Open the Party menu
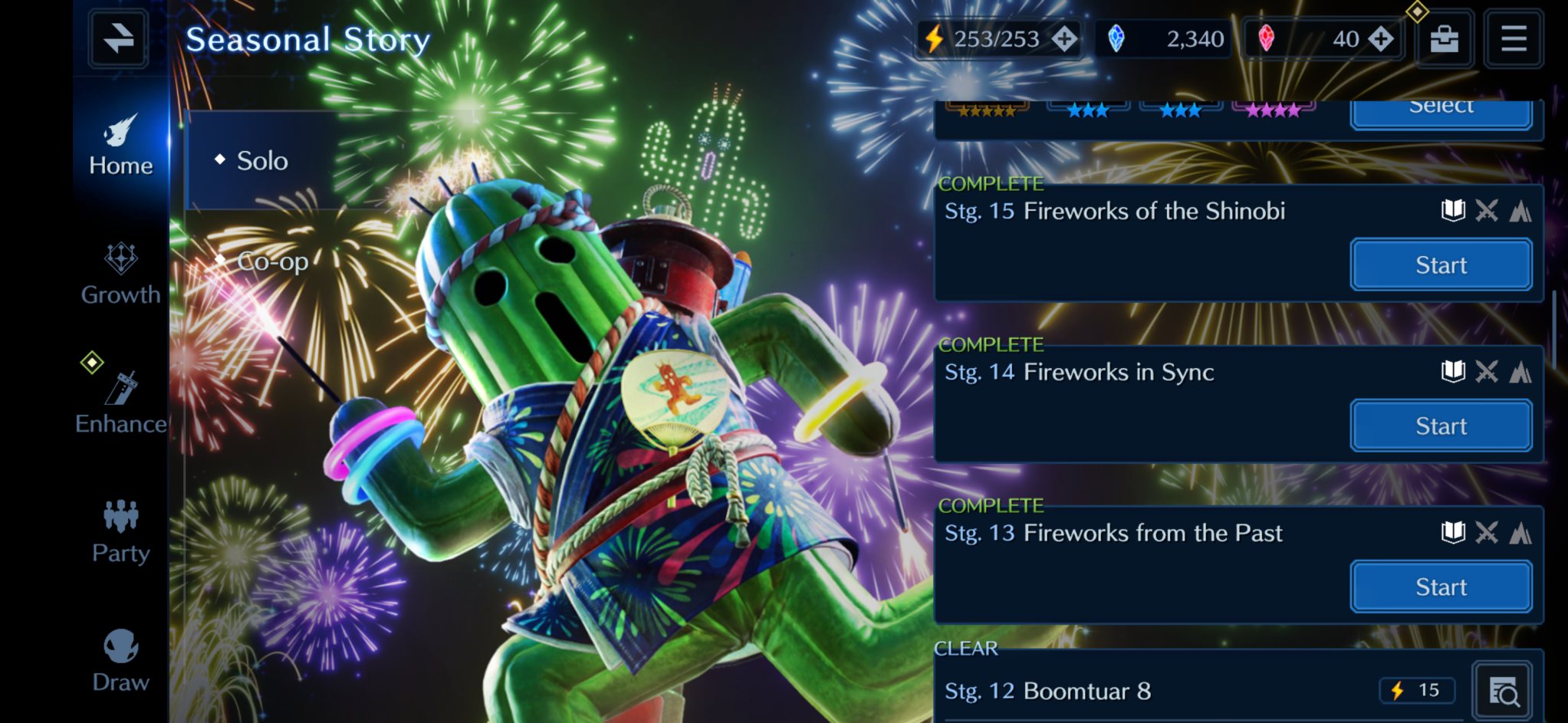Viewport: 1568px width, 723px height. click(120, 531)
